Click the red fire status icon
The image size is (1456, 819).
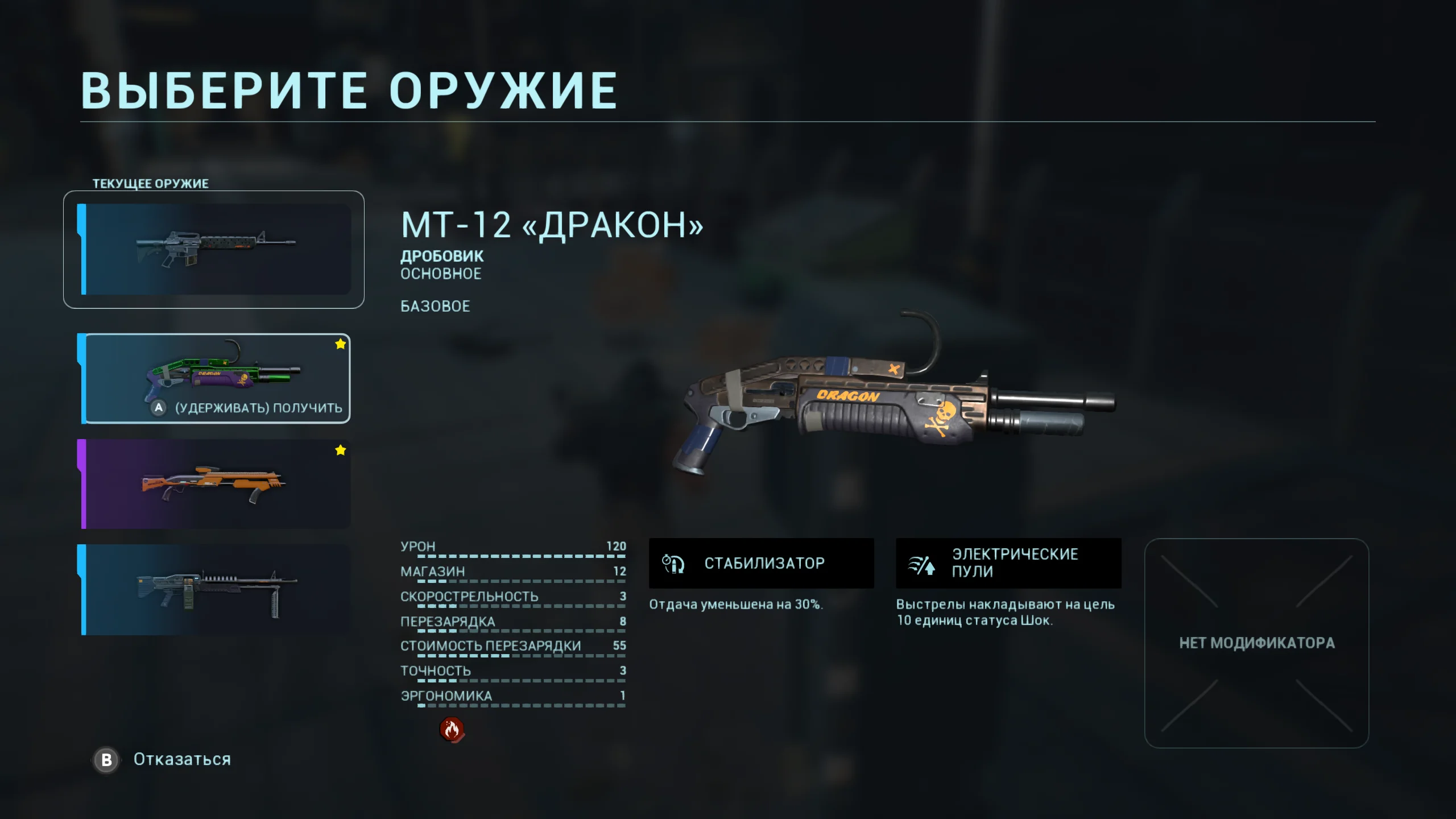click(452, 729)
